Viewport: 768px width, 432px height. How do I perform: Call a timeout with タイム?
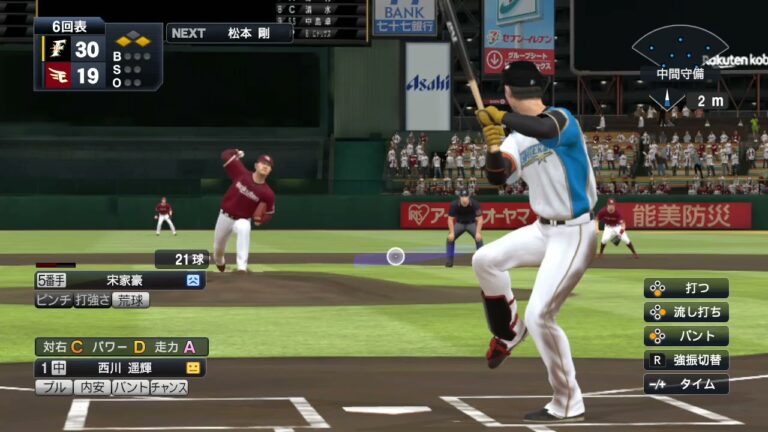(686, 384)
